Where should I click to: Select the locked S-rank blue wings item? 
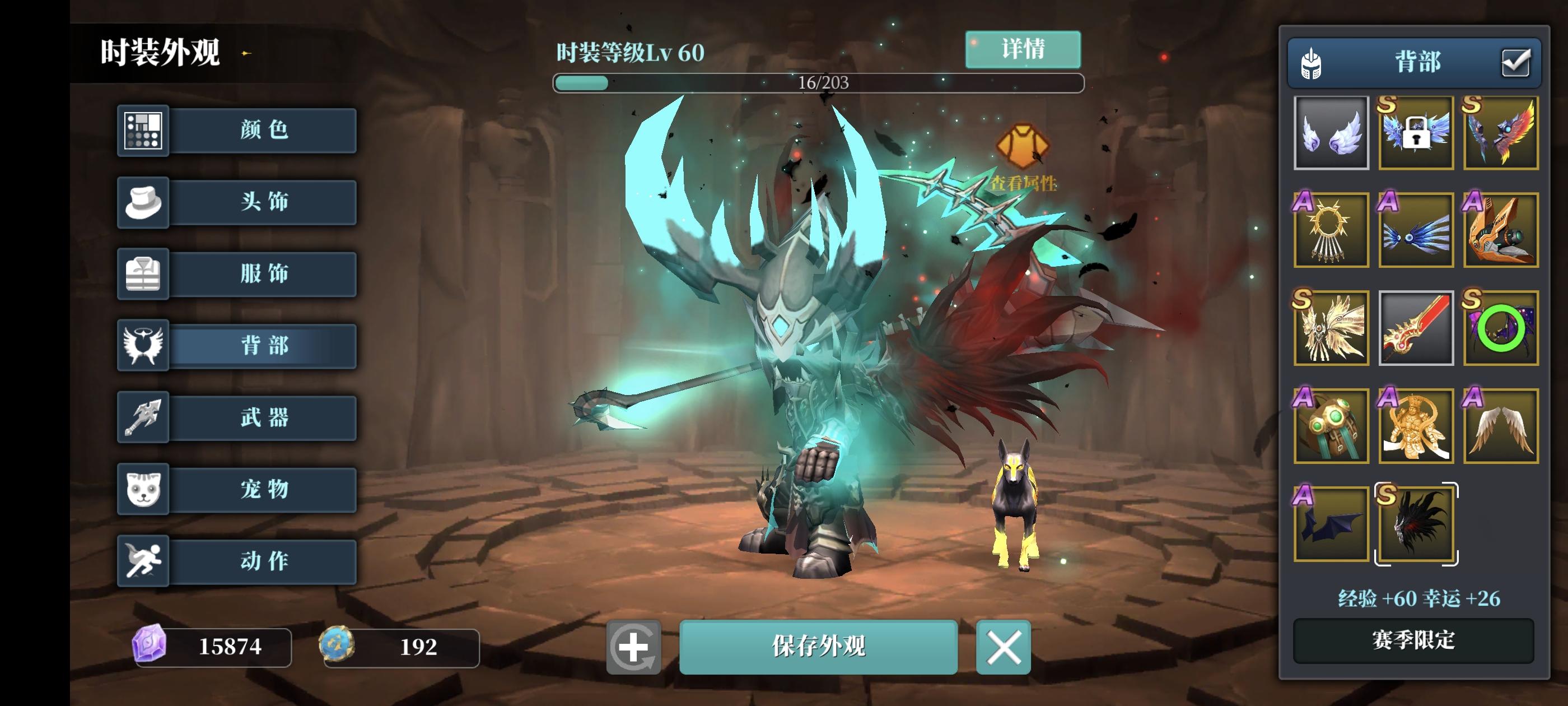(1415, 133)
